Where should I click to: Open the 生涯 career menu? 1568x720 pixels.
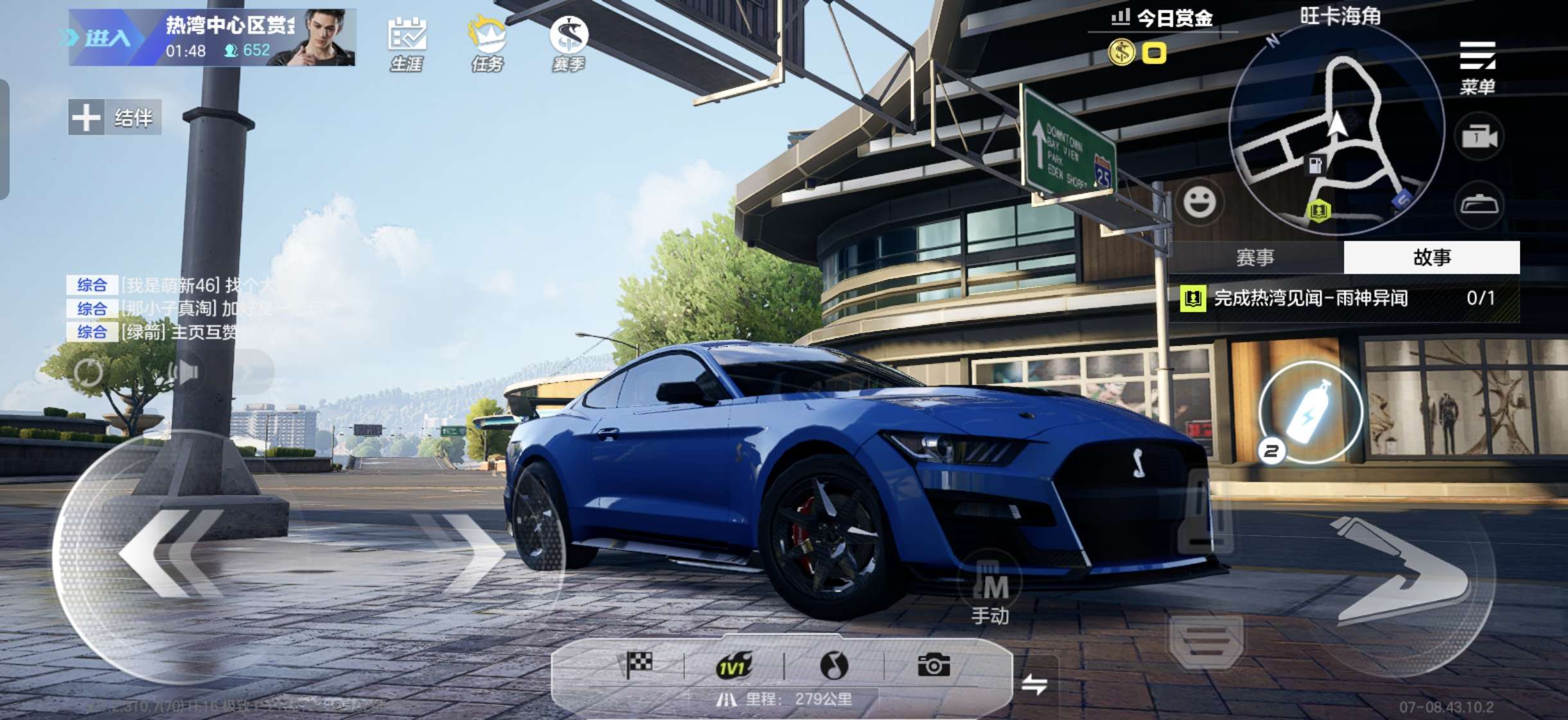pos(406,44)
